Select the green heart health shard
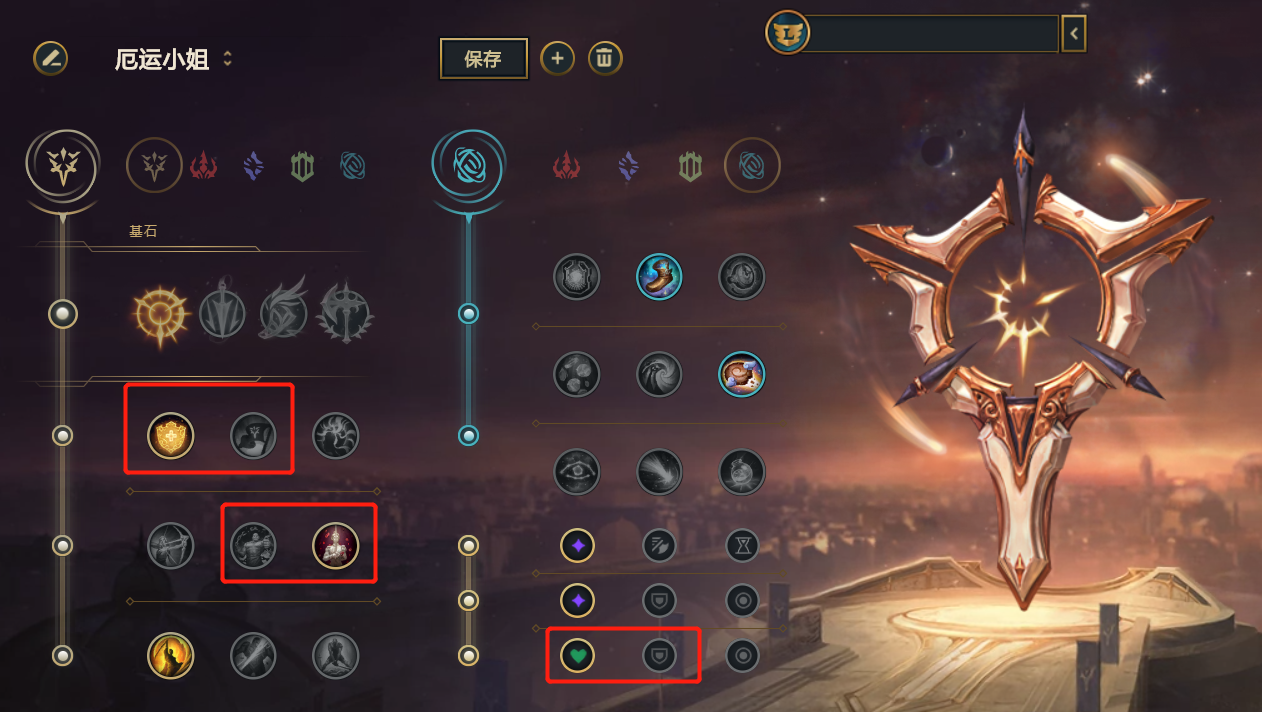Image resolution: width=1262 pixels, height=712 pixels. [577, 656]
